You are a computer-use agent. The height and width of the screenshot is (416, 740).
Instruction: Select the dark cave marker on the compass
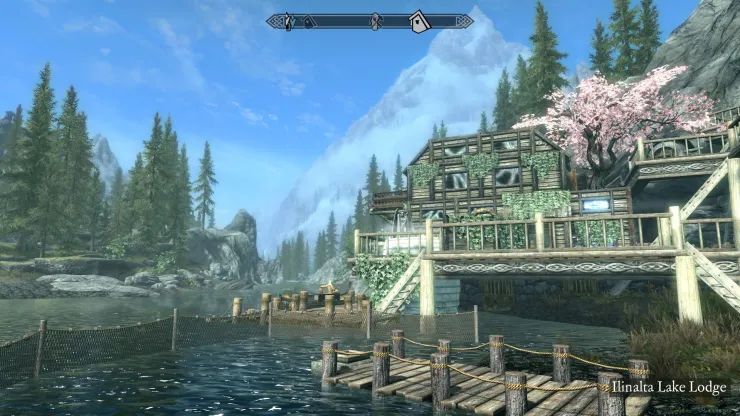309,21
